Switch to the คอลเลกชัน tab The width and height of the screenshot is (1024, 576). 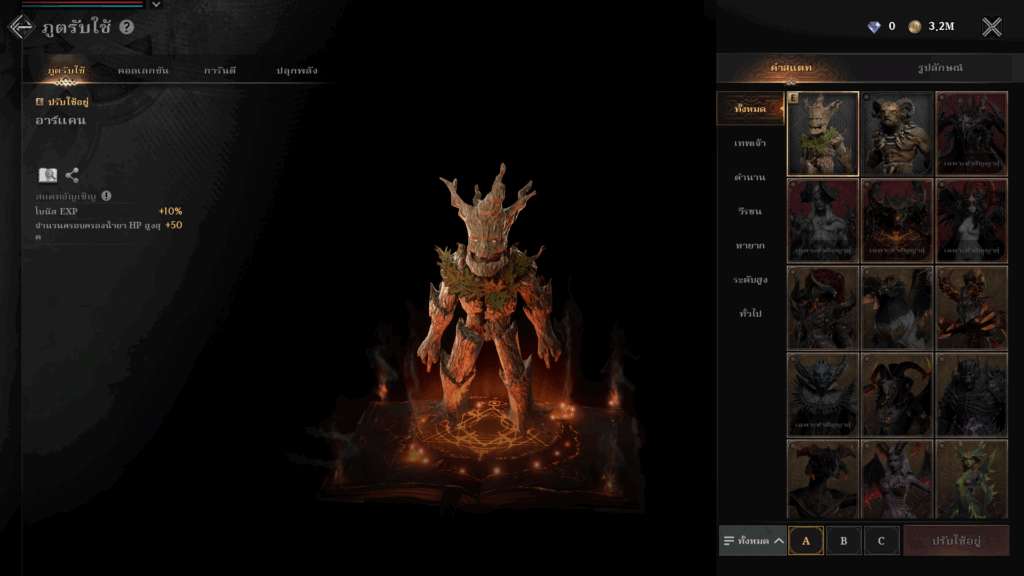[x=142, y=70]
